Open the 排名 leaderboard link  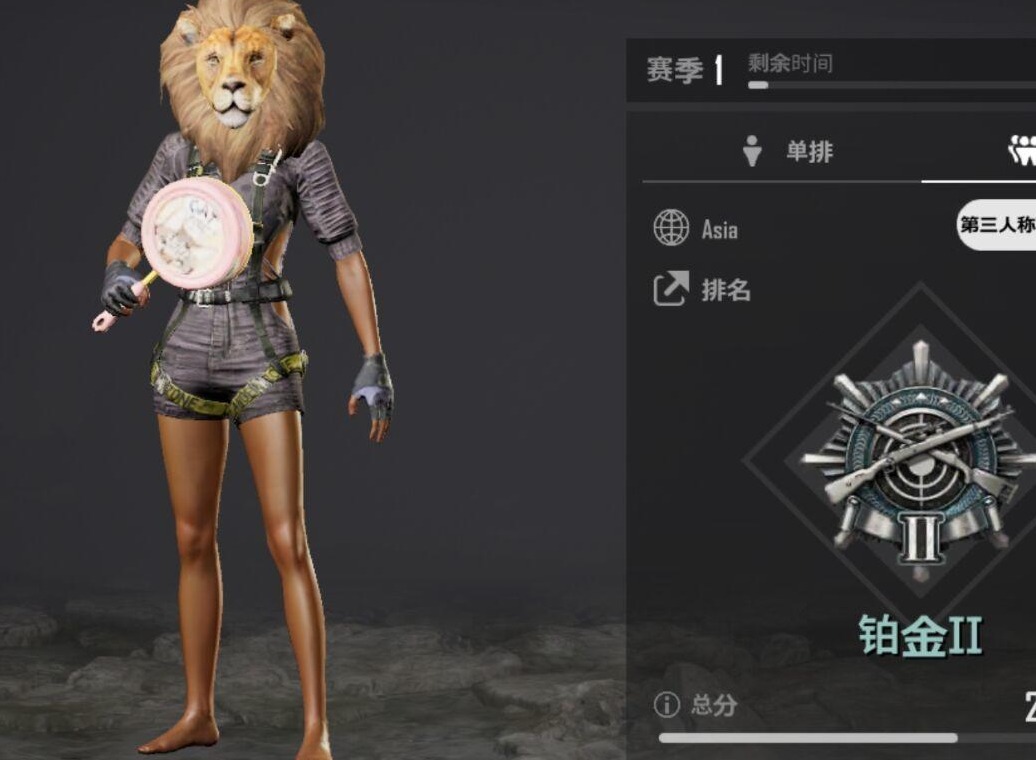click(x=701, y=290)
